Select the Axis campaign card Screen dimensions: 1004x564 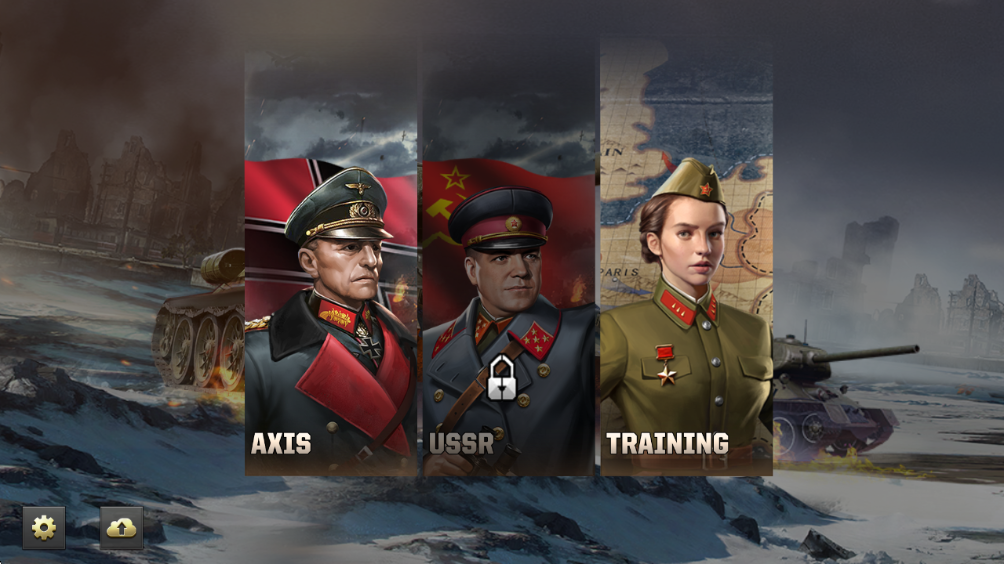[331, 300]
